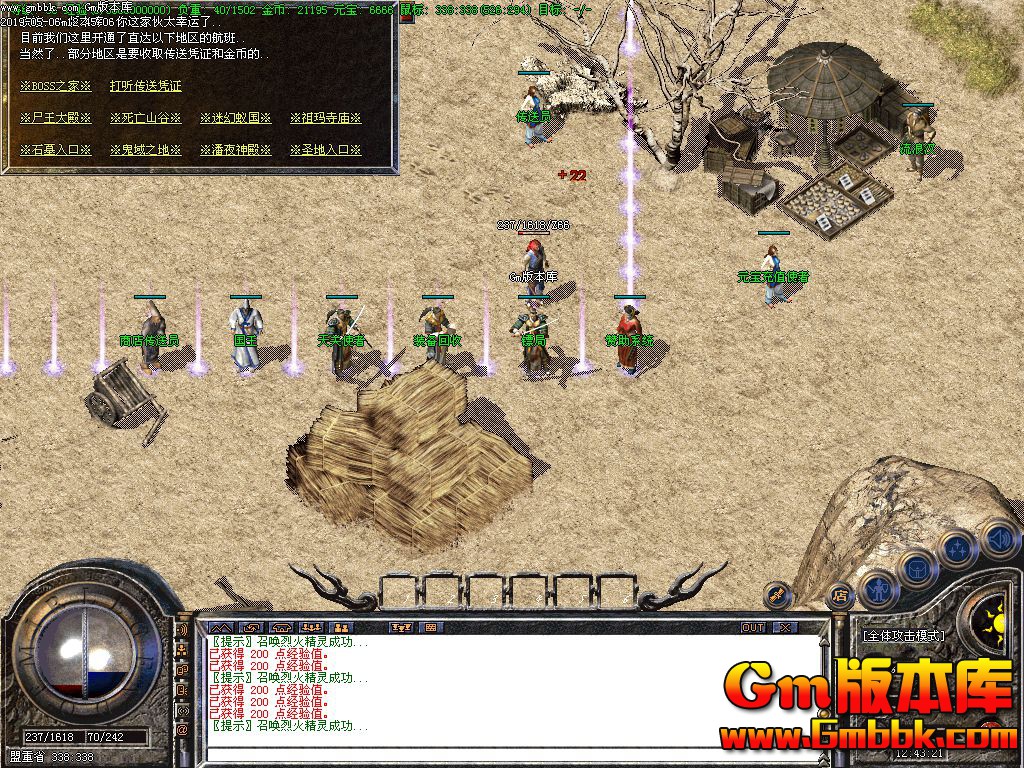Select ※圣地入口※ destination
Image resolution: width=1024 pixels, height=768 pixels.
(x=326, y=150)
